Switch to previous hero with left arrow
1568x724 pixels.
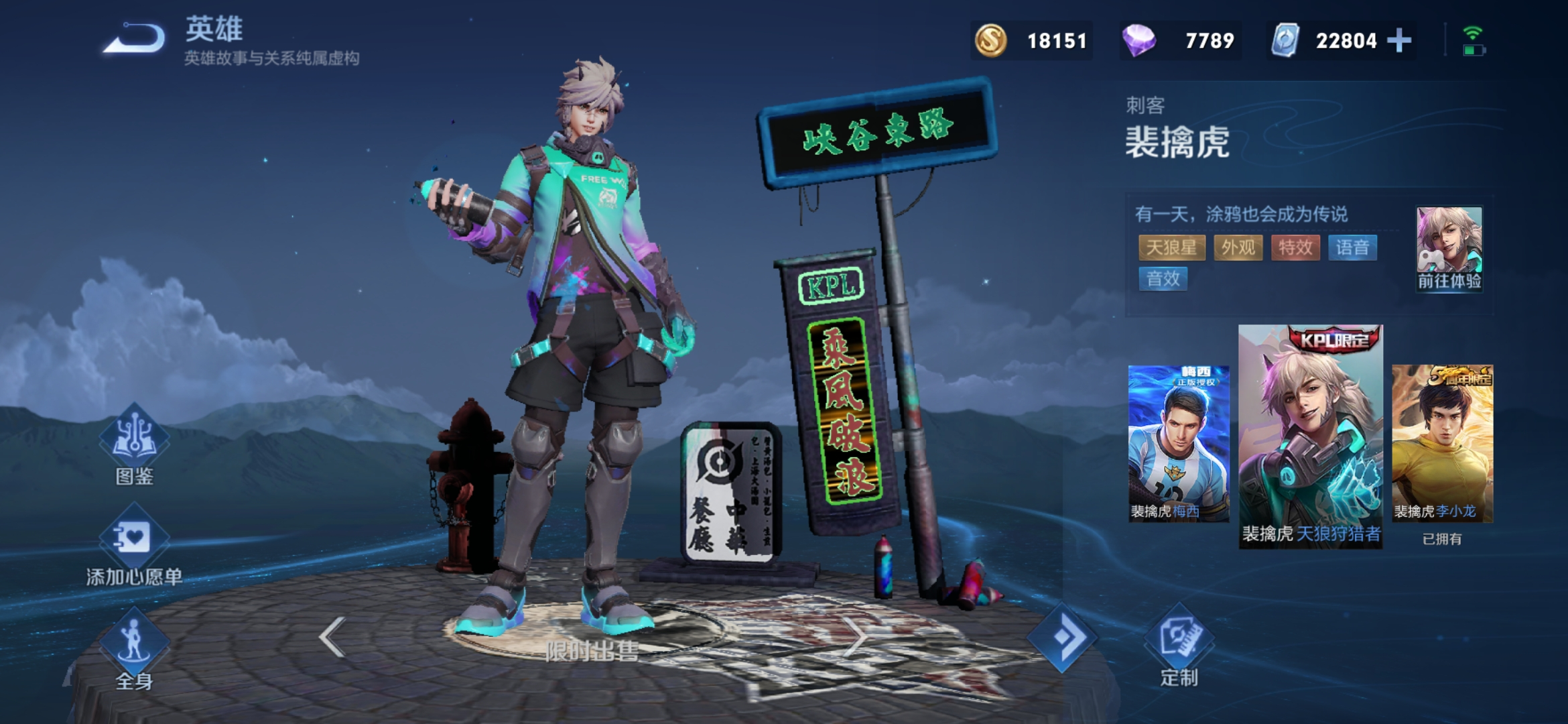click(x=332, y=636)
